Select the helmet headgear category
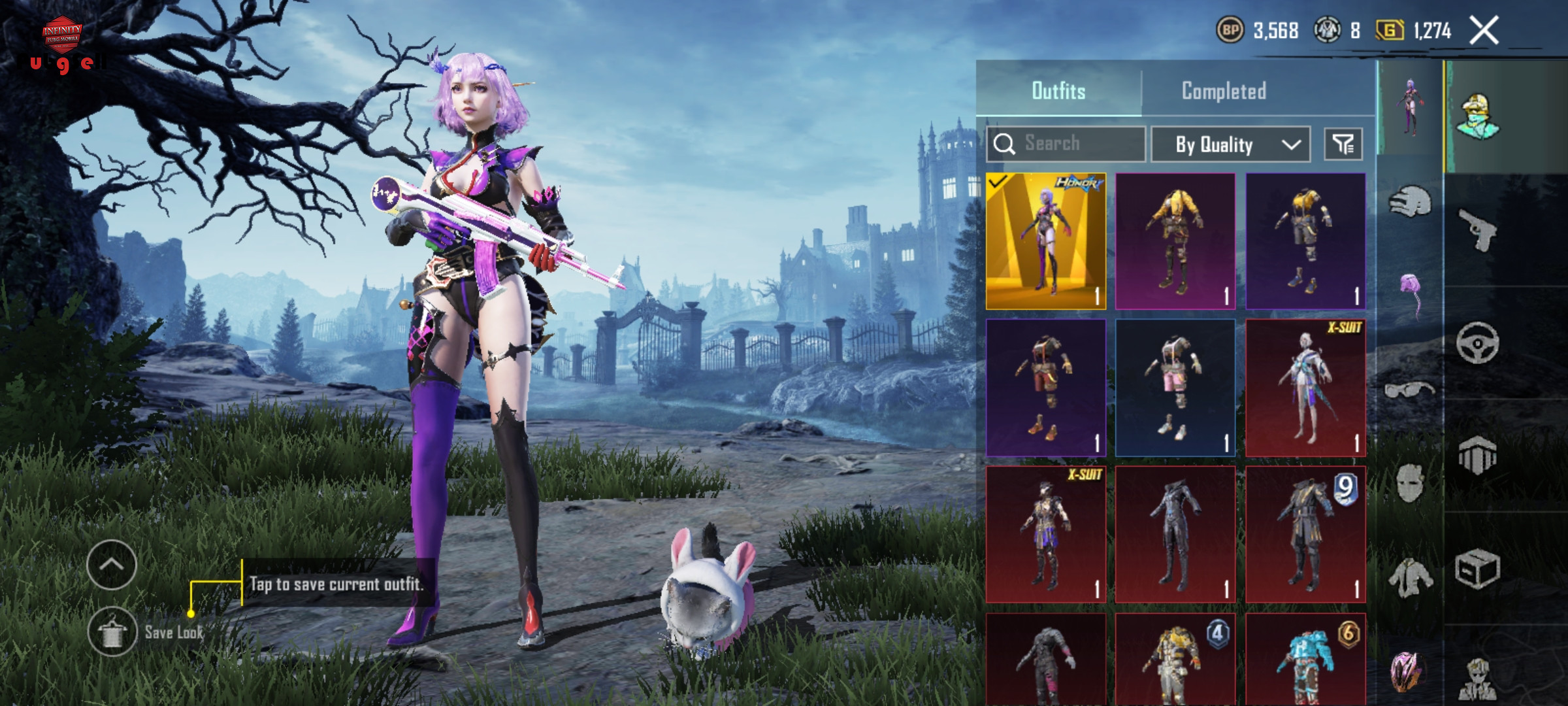 point(1409,202)
